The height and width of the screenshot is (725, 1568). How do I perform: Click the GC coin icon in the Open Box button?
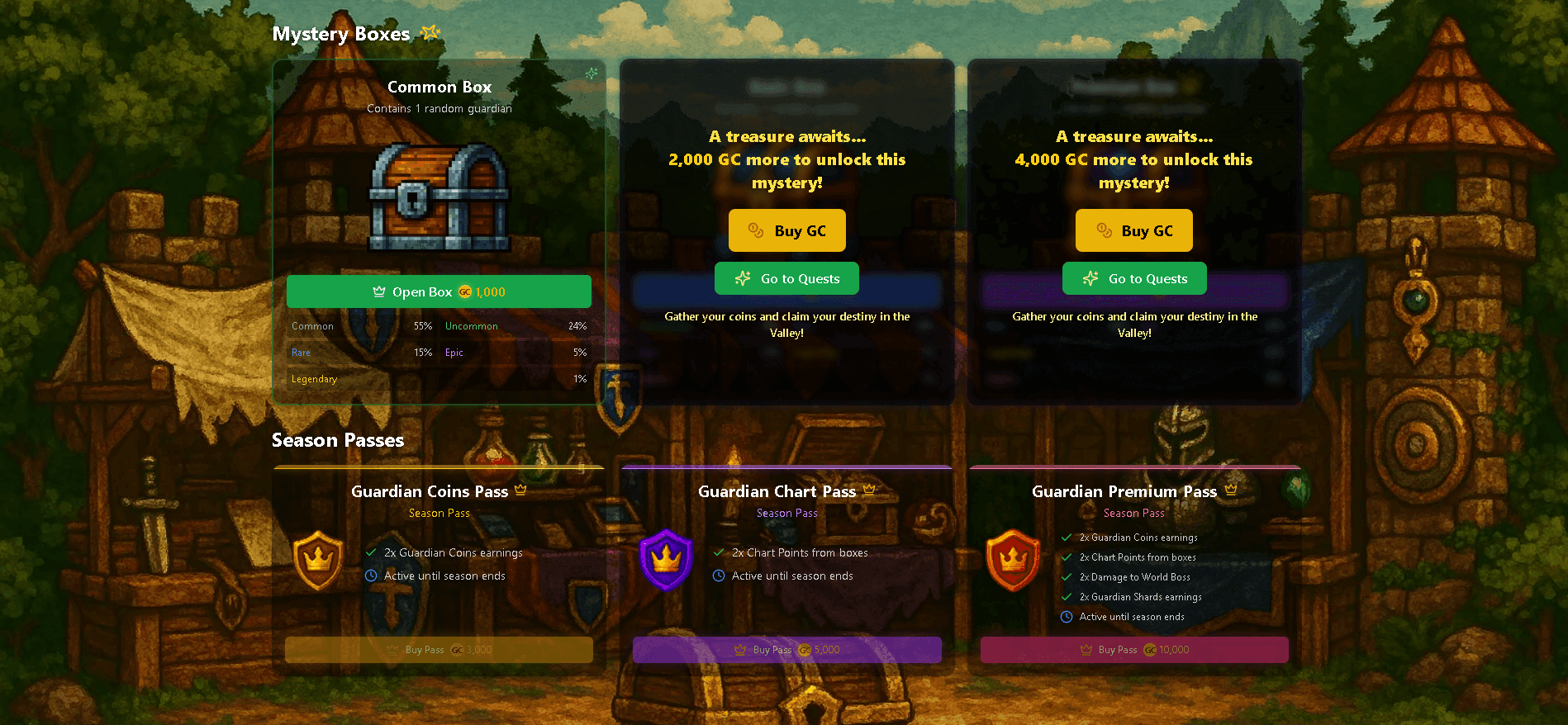coord(463,291)
